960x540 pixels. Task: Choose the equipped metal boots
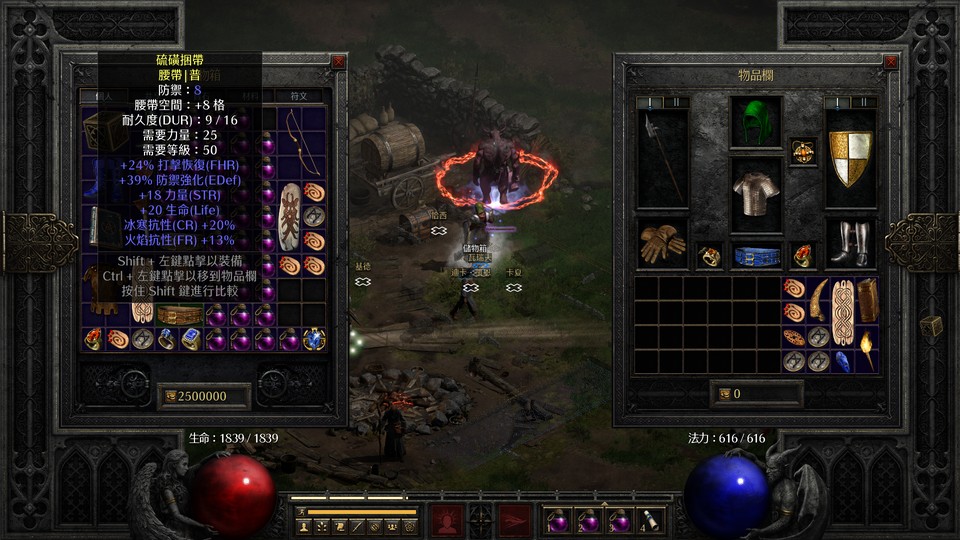850,243
